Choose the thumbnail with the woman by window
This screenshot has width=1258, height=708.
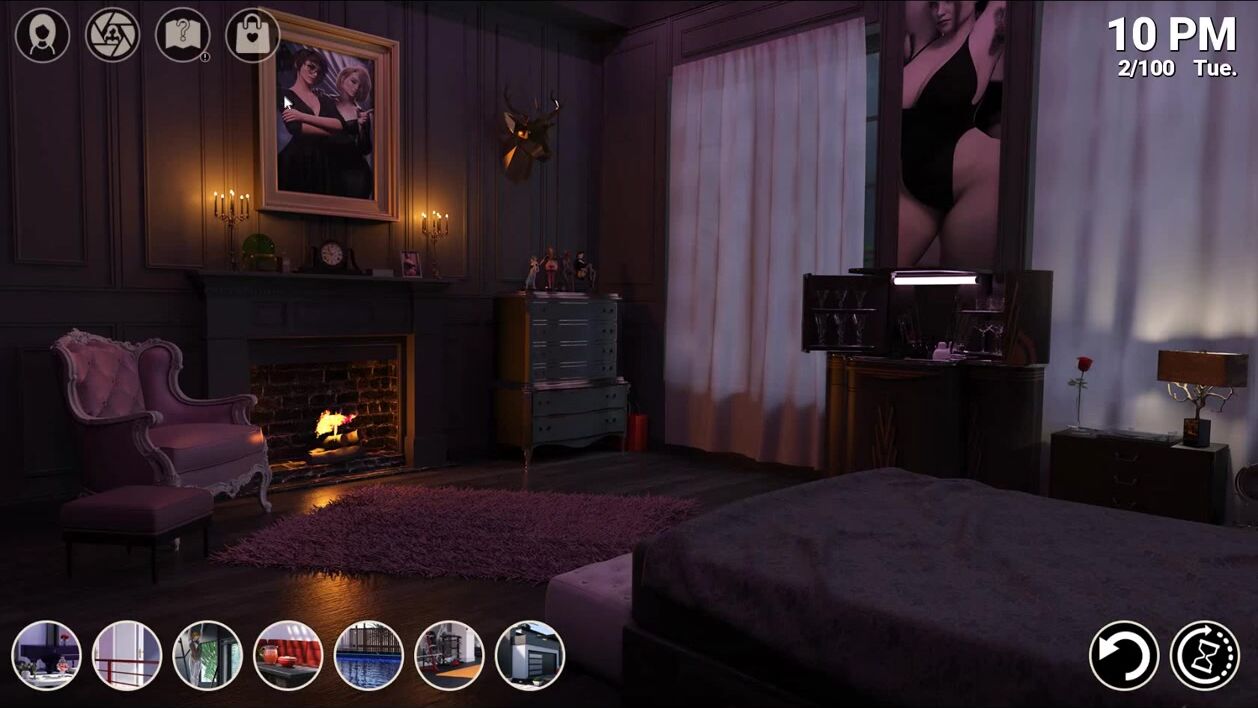[x=208, y=656]
